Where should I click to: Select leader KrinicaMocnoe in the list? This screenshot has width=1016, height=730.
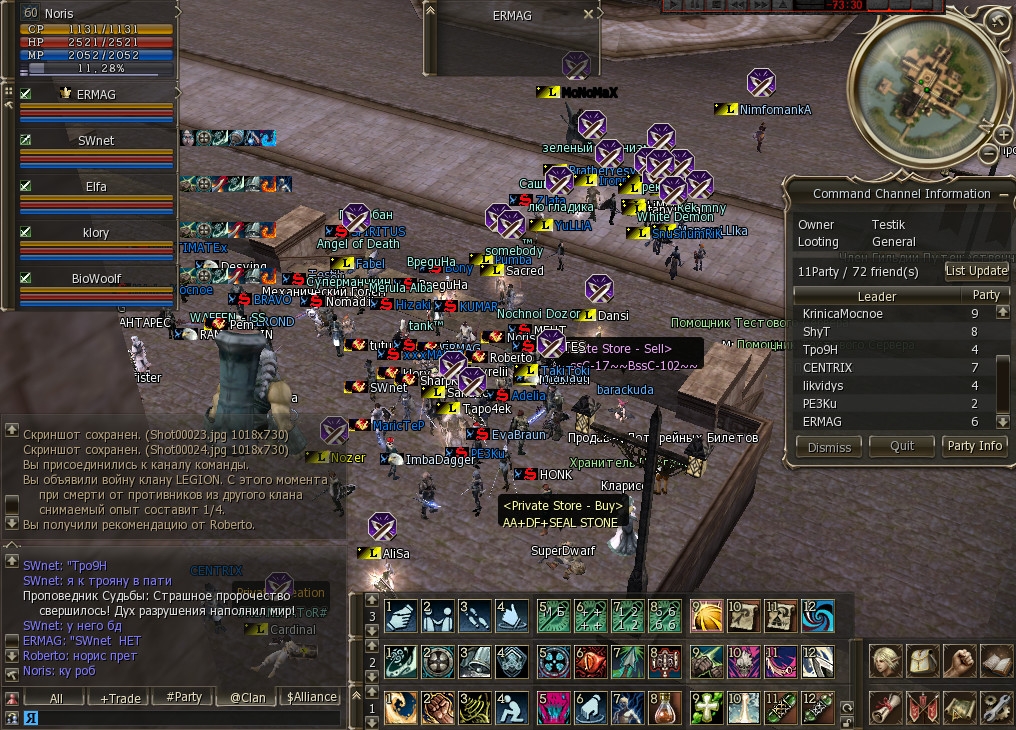click(843, 314)
